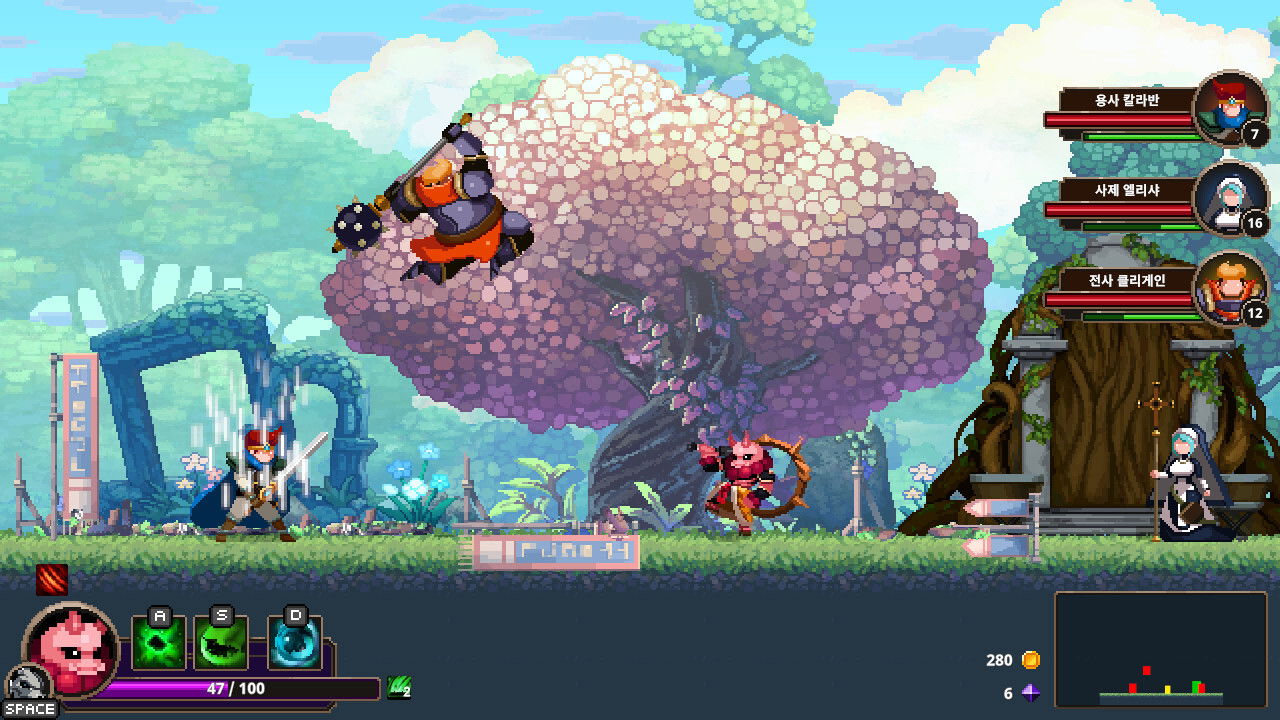
Task: Open the 용사 칼라반 nameplate panel
Action: tap(1129, 99)
